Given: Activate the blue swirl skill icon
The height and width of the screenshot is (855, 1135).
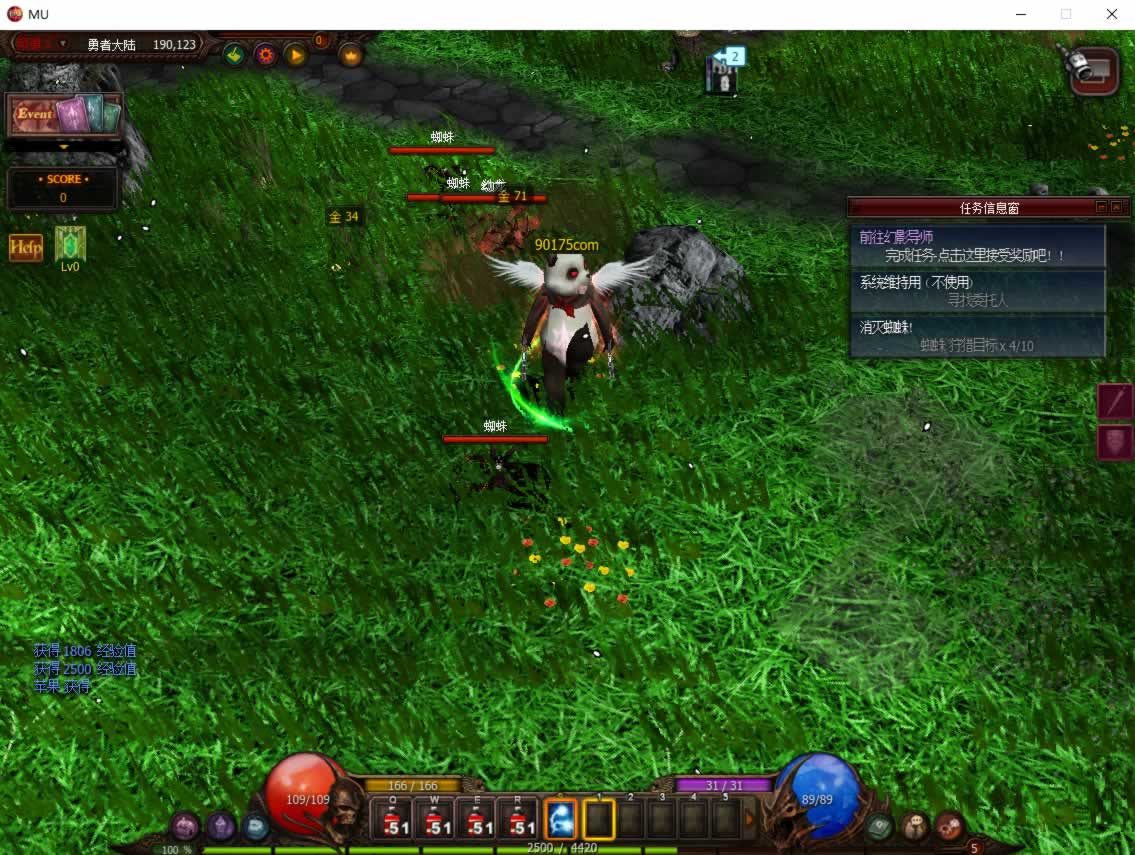Looking at the screenshot, I should [x=560, y=820].
